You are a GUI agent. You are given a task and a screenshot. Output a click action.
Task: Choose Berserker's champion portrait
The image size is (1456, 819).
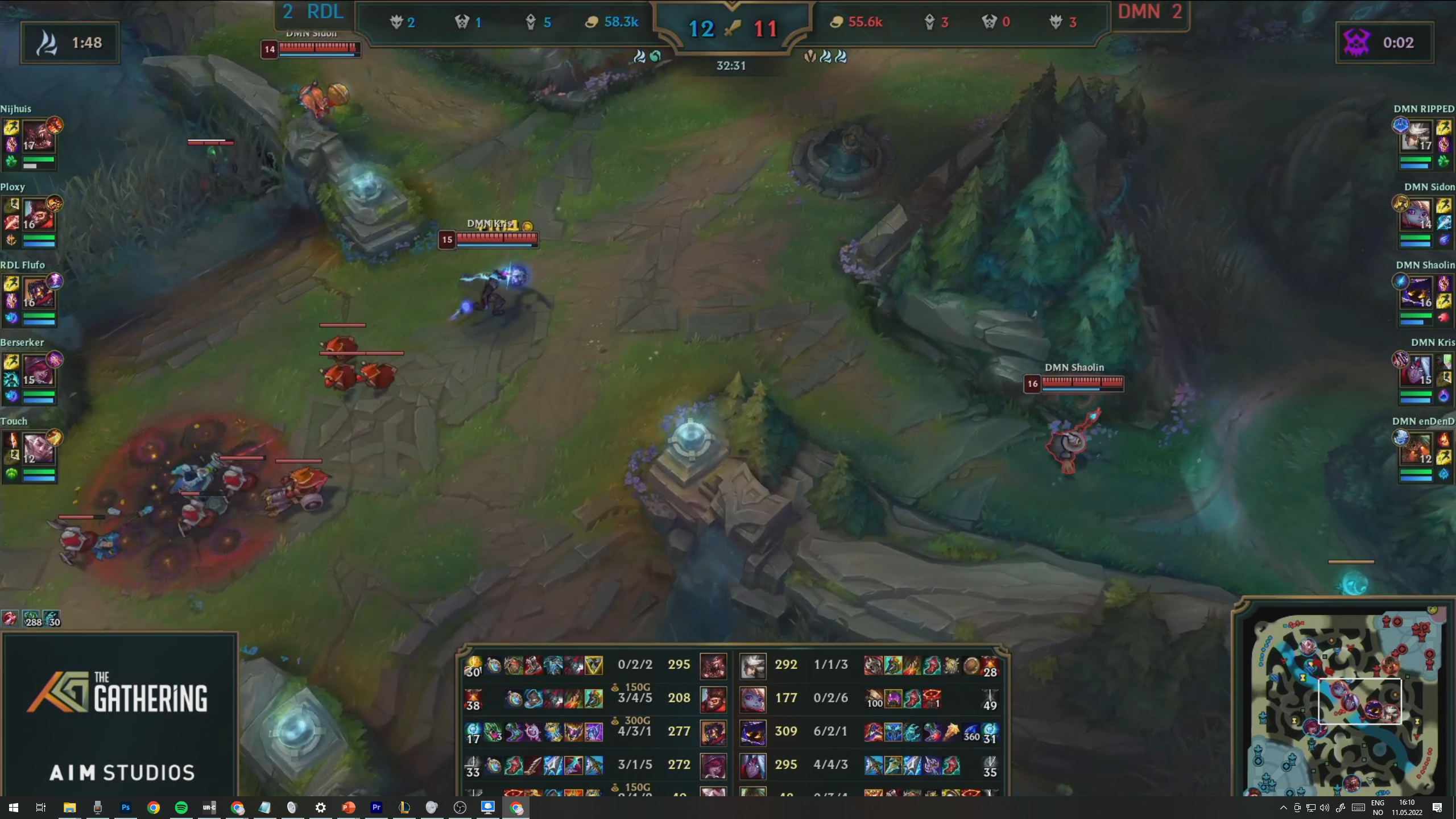(38, 371)
